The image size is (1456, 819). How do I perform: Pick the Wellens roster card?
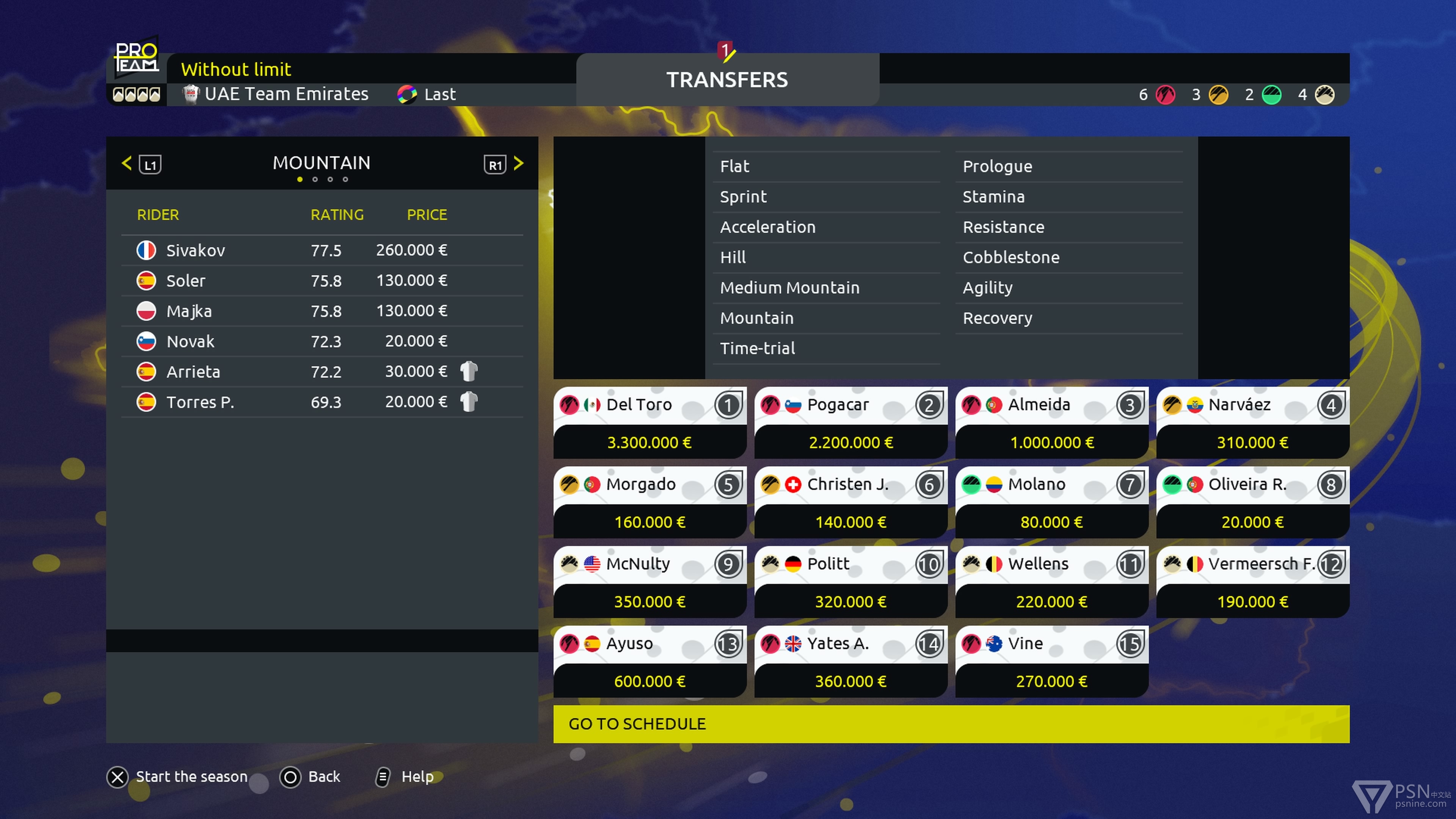1051,582
